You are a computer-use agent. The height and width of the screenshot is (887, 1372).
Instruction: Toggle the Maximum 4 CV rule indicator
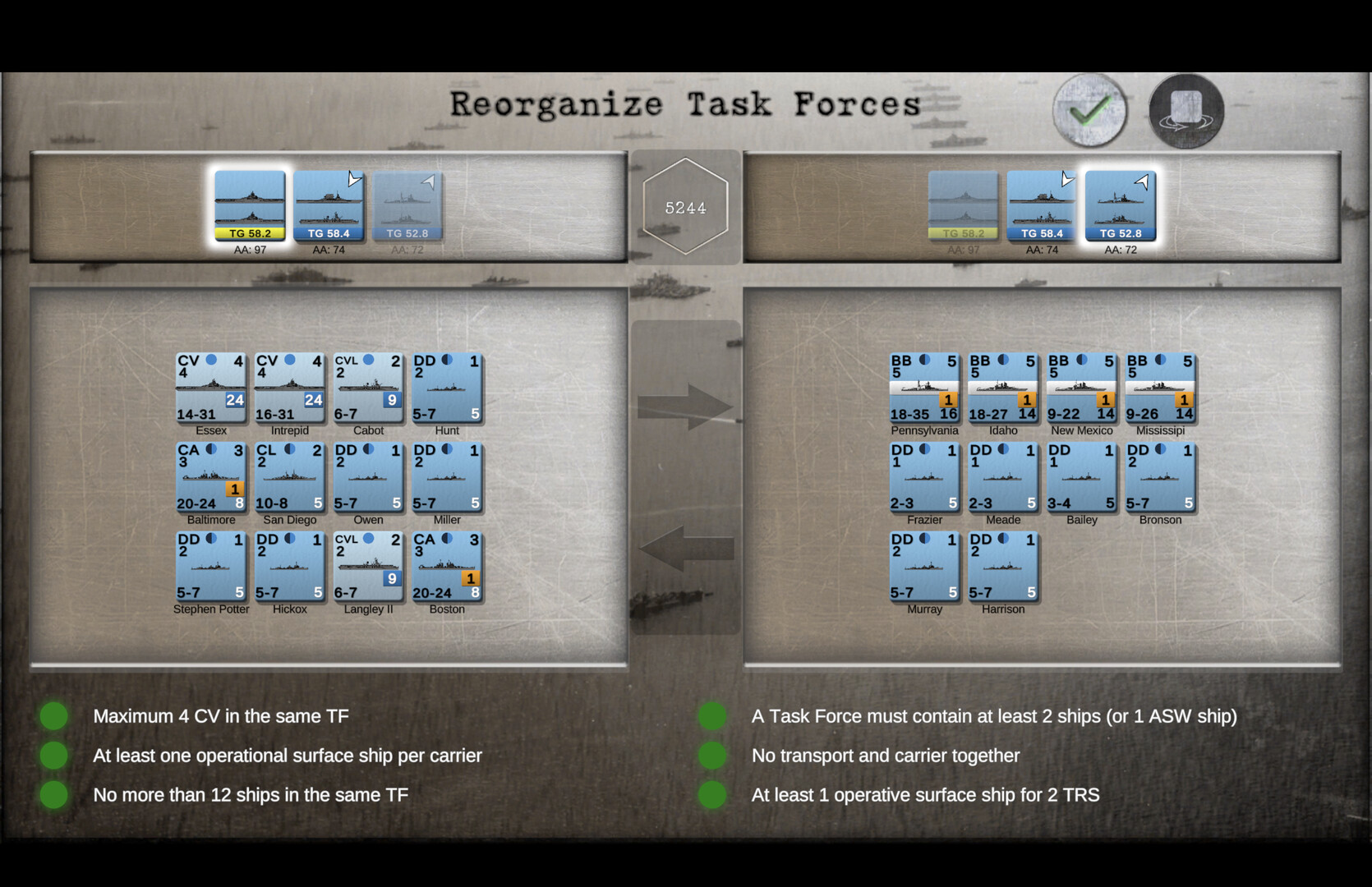click(54, 715)
